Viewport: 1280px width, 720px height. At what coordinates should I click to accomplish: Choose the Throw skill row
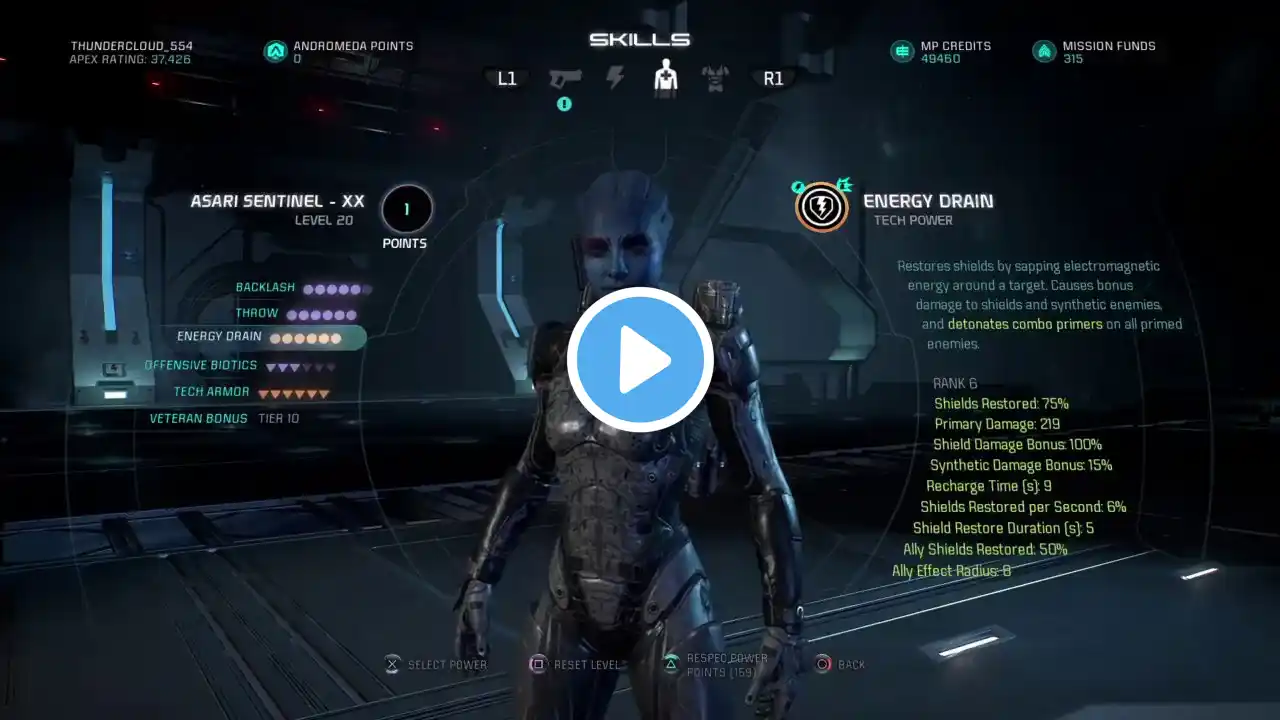pos(257,314)
